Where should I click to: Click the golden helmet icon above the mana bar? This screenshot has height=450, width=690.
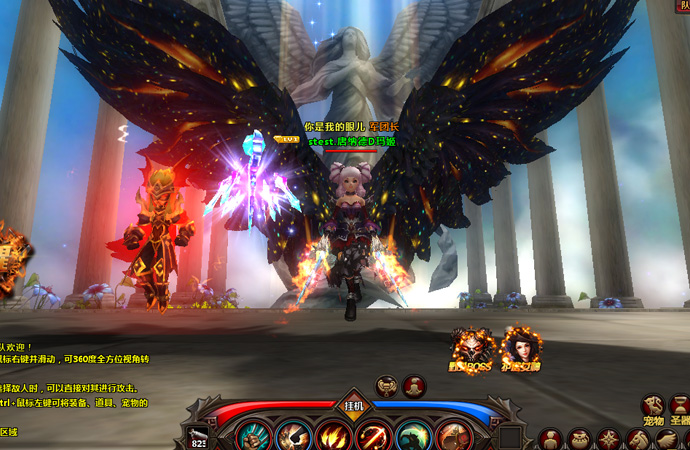414,386
